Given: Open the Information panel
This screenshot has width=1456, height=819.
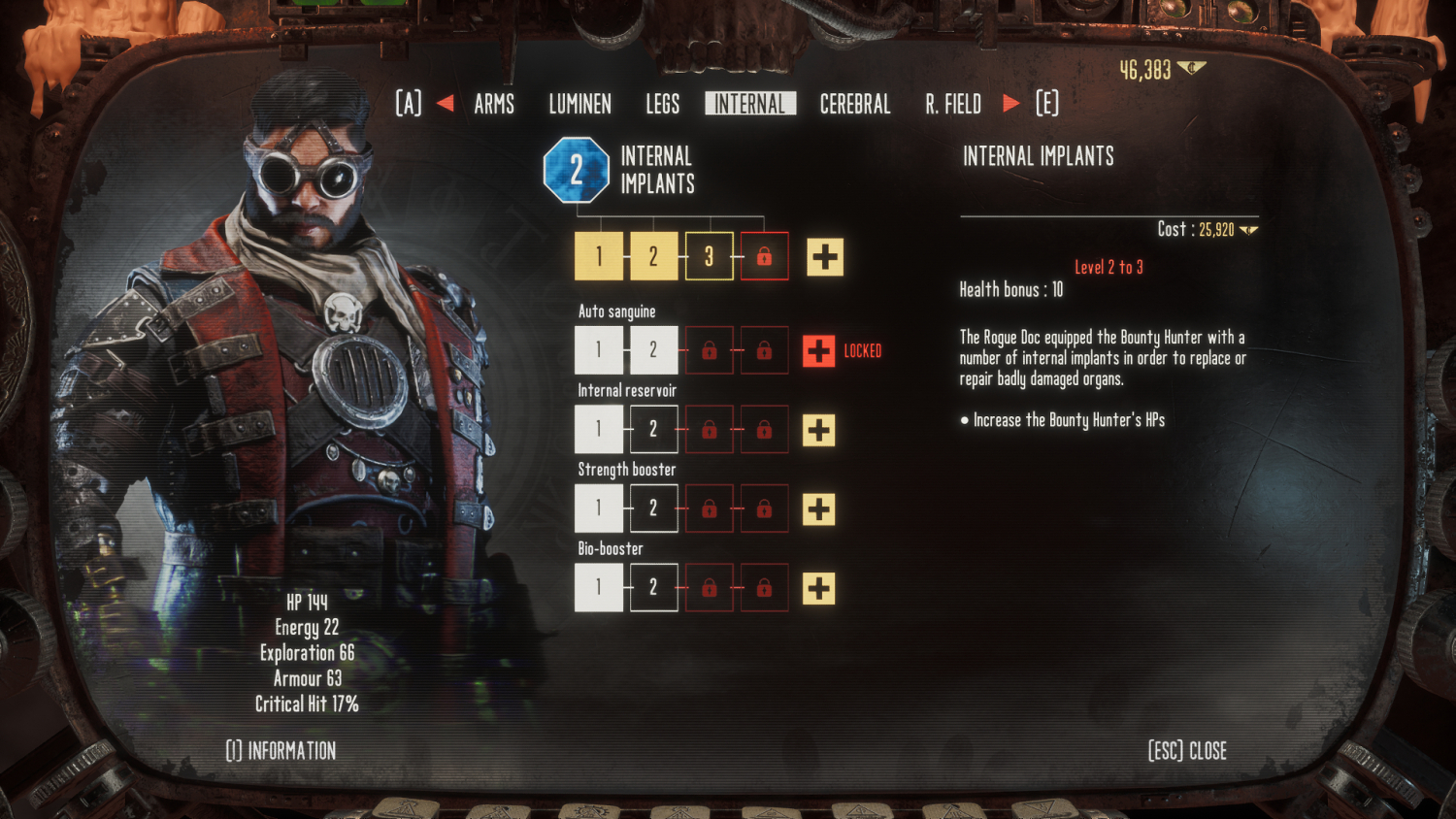Looking at the screenshot, I should 281,750.
